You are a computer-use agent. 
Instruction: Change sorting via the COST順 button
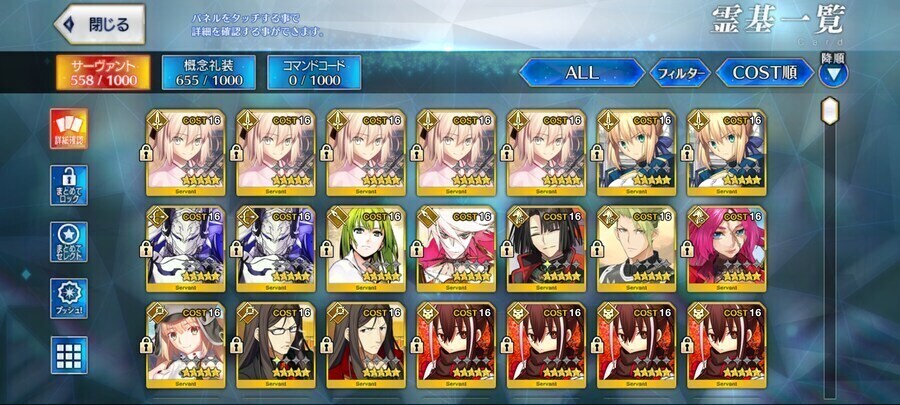[763, 73]
